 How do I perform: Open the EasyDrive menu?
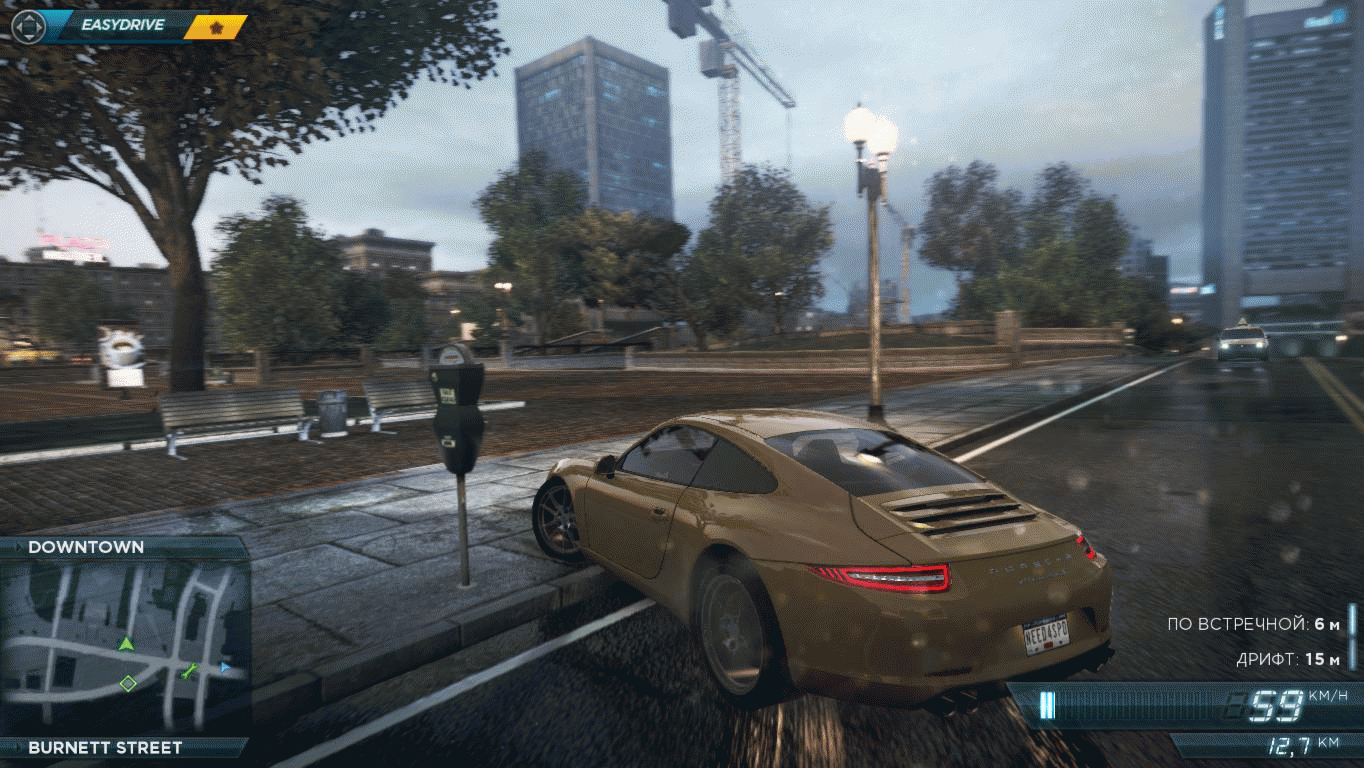123,25
